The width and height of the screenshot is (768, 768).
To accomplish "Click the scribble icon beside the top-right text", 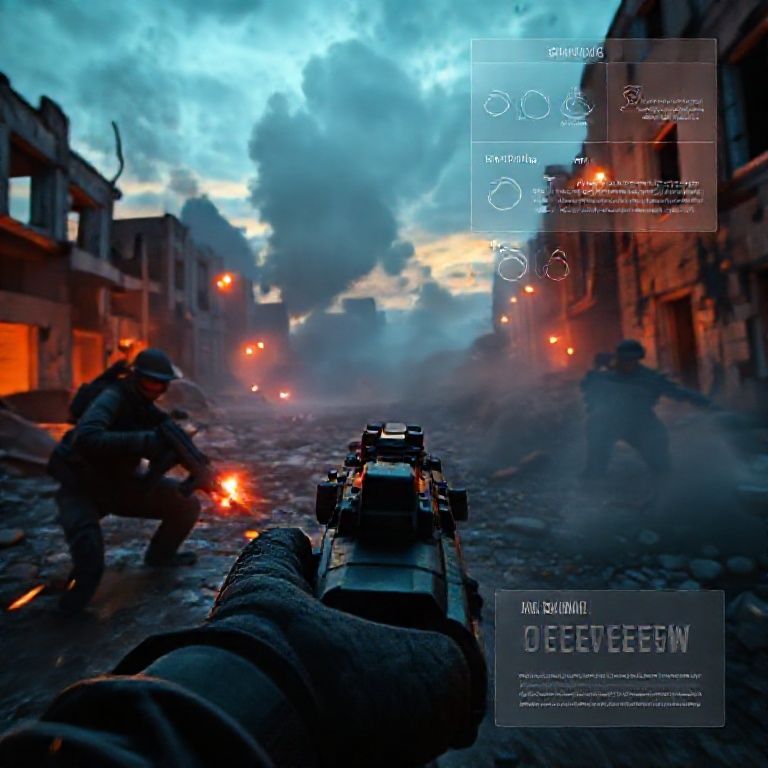I will [x=630, y=97].
